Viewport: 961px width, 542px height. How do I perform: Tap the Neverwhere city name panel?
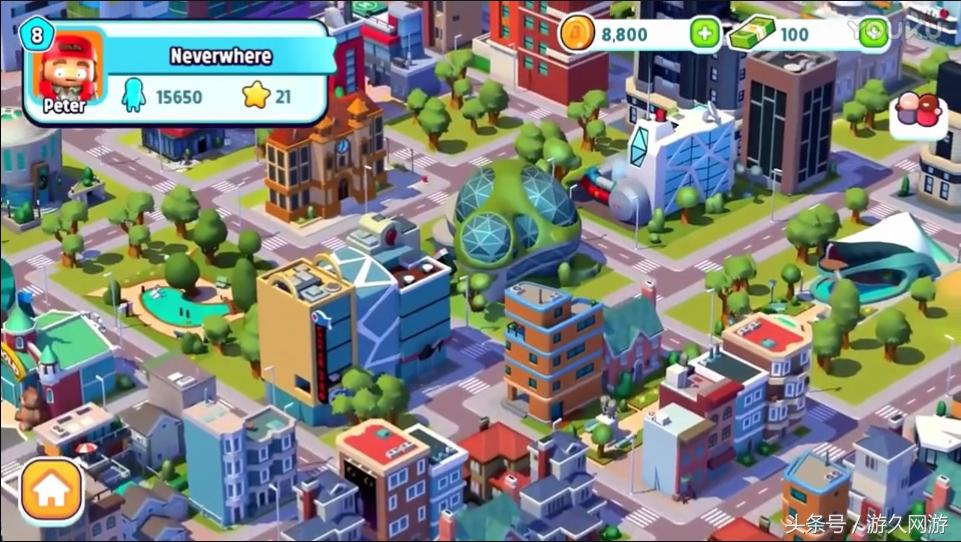[x=221, y=56]
